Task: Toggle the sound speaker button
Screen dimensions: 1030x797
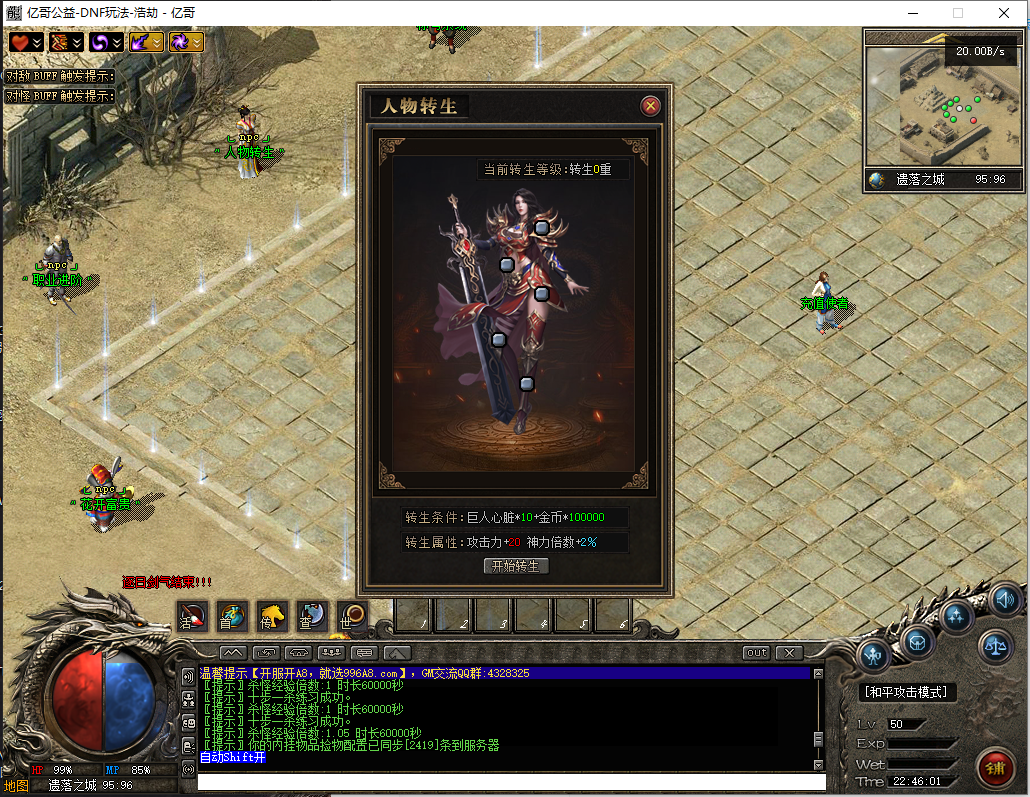Action: click(x=1006, y=600)
